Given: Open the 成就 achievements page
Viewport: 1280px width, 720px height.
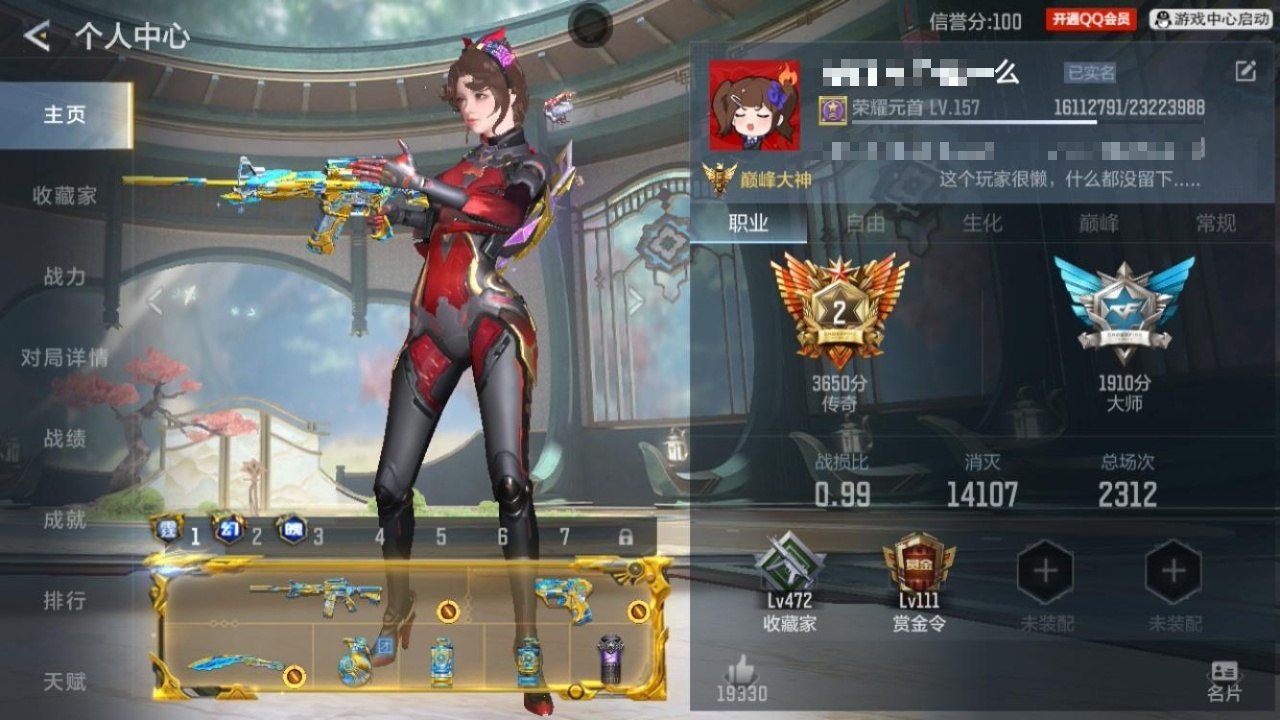Looking at the screenshot, I should (x=64, y=519).
